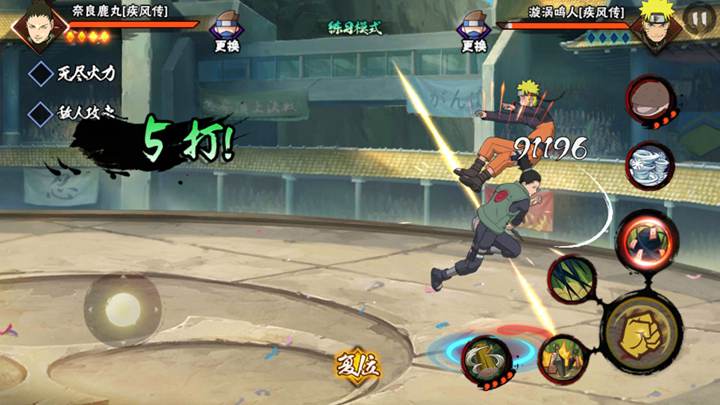Activate the red ultimate skill icon

coord(640,238)
